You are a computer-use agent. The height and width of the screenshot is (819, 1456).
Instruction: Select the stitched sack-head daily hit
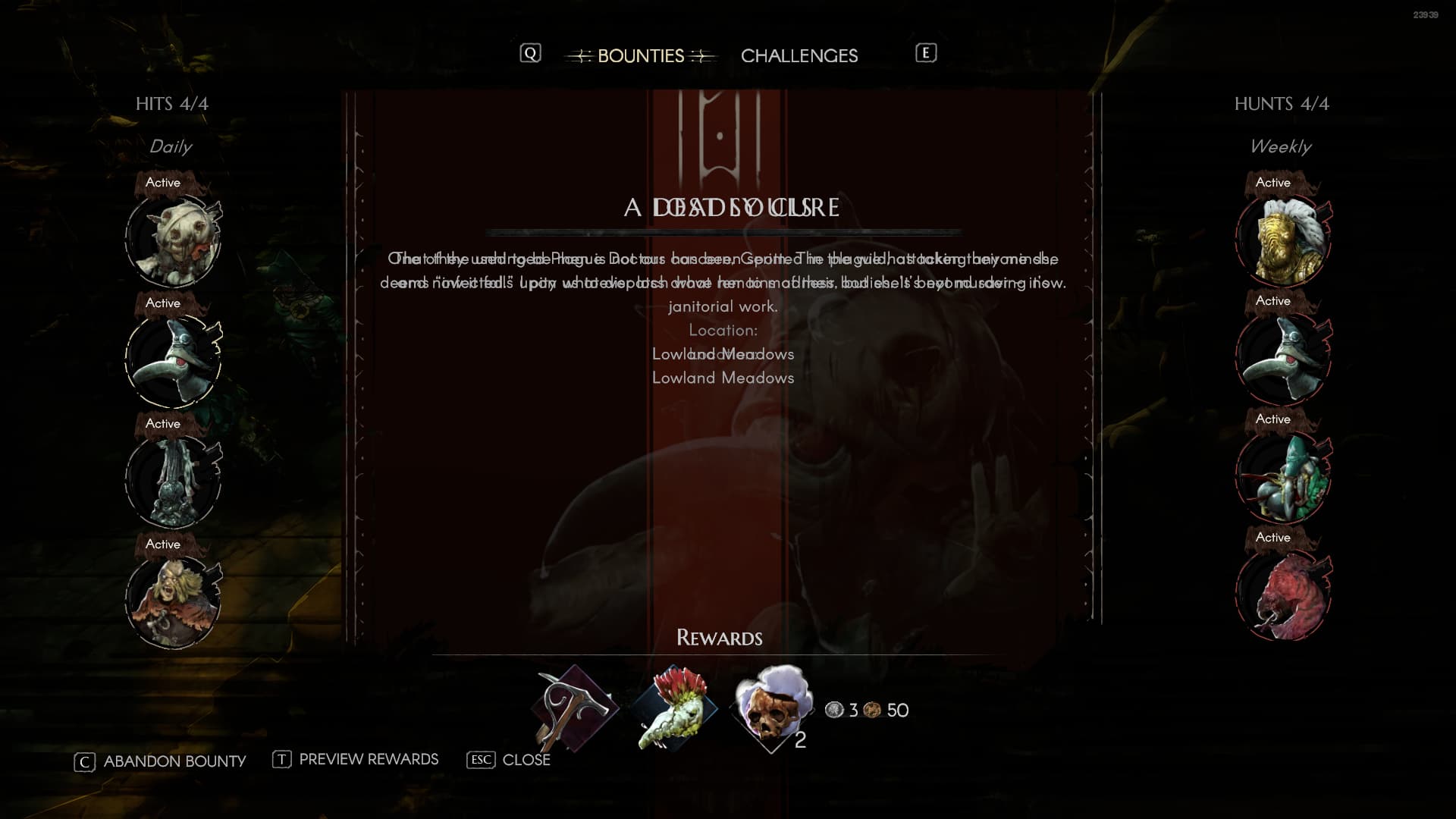click(x=174, y=240)
